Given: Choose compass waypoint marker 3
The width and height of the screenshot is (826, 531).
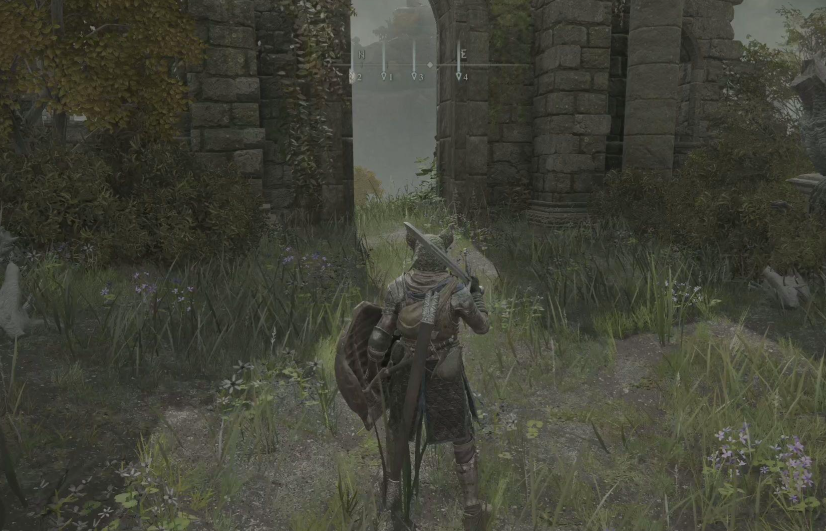Looking at the screenshot, I should 414,75.
